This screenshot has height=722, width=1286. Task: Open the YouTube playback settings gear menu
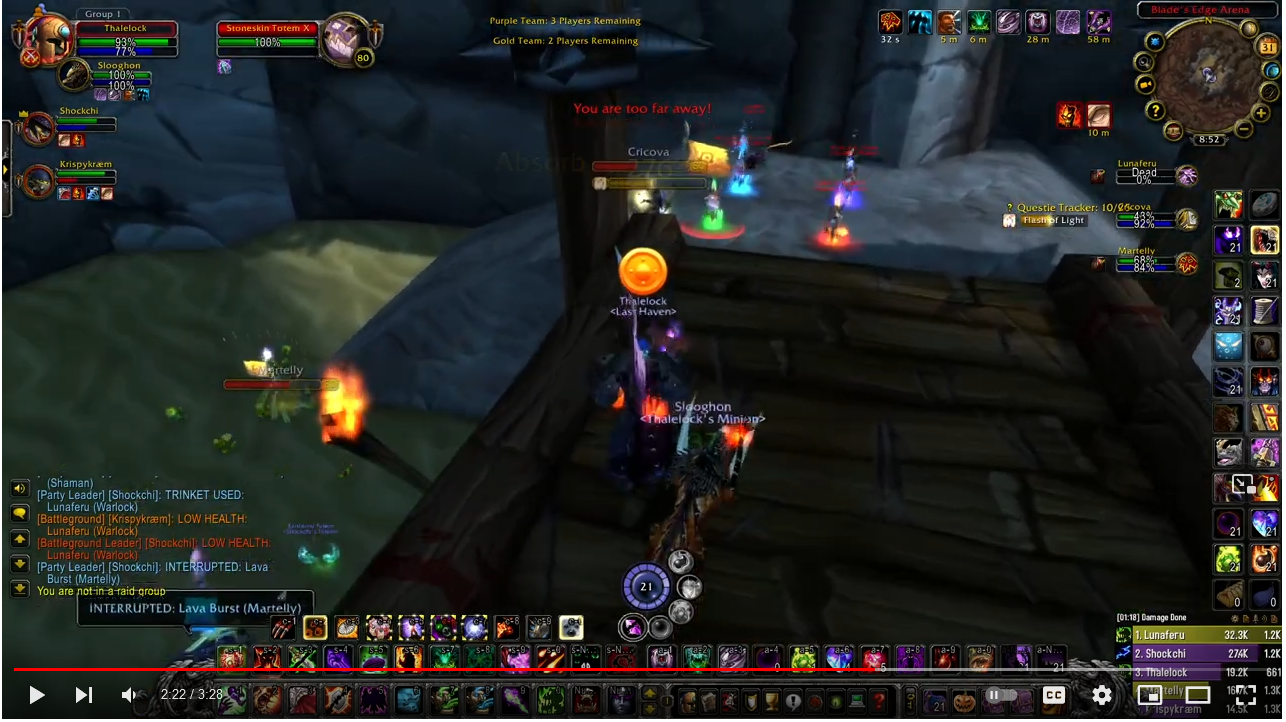click(x=1101, y=694)
